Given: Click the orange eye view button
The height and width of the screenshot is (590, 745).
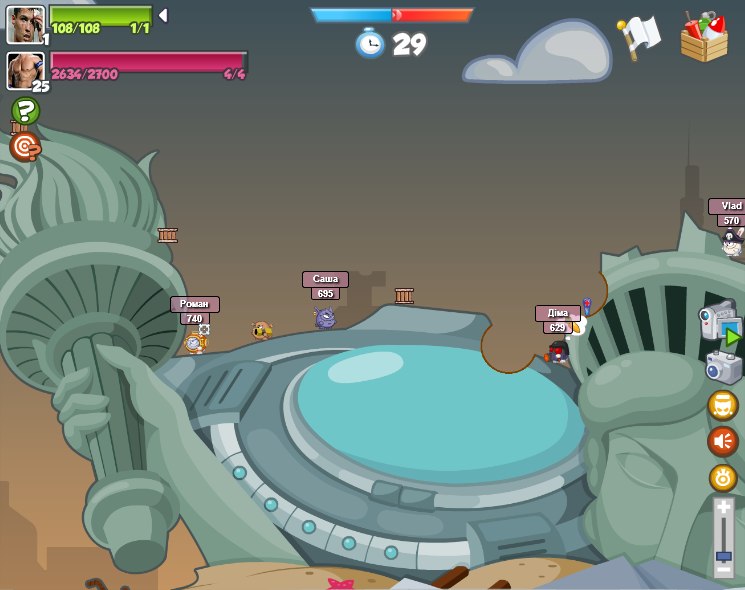Looking at the screenshot, I should [723, 478].
